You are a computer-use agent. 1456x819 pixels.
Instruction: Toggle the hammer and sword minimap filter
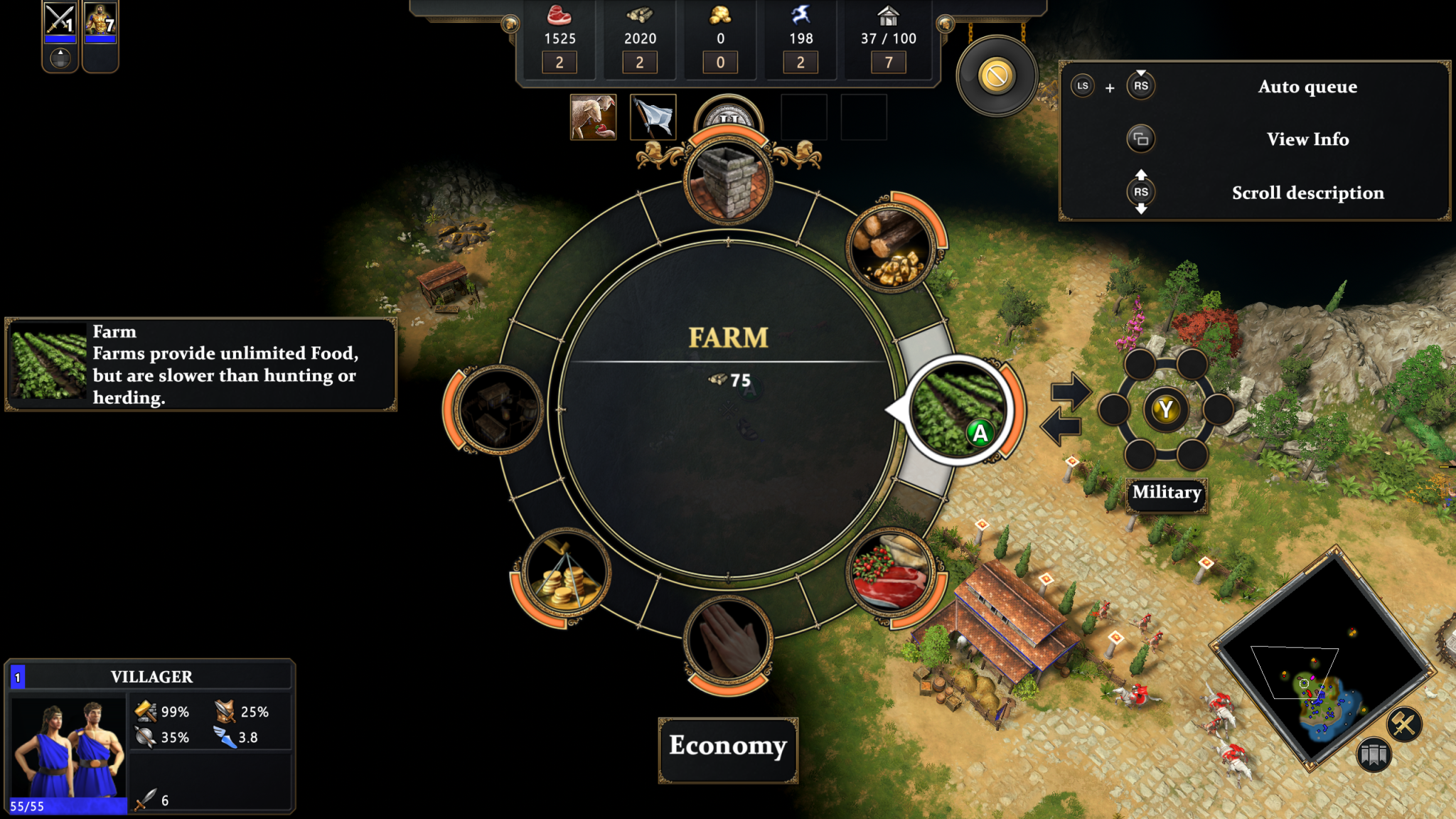click(1403, 724)
